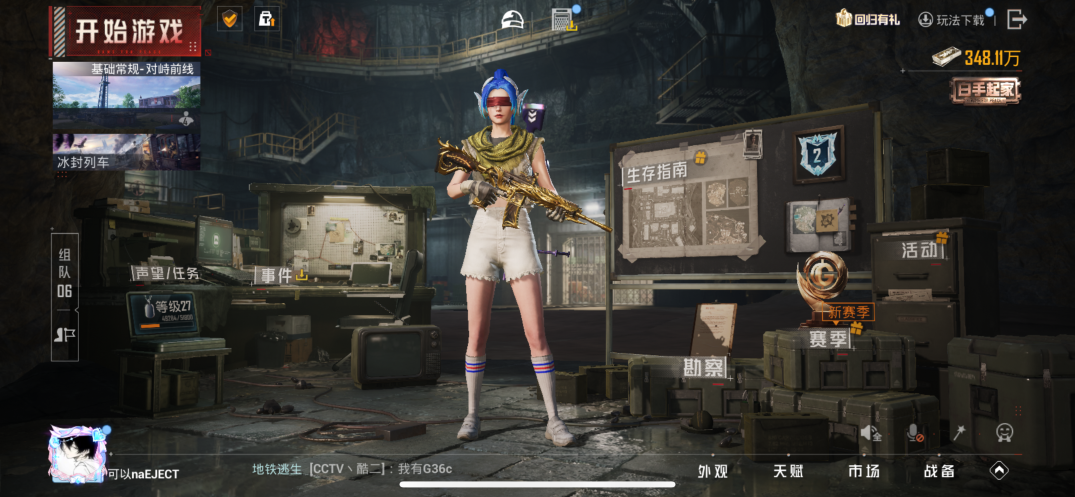The image size is (1075, 497).
Task: Select the 基础常规-对峙前线 mode thumbnail
Action: pos(126,97)
